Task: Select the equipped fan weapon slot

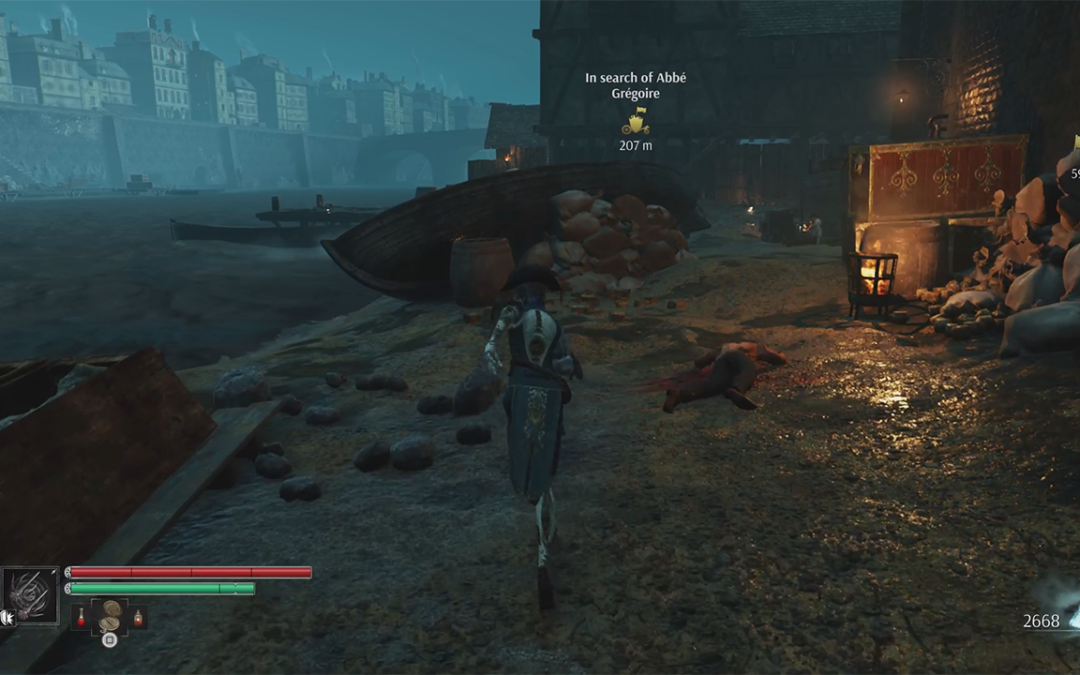Action: 30,596
